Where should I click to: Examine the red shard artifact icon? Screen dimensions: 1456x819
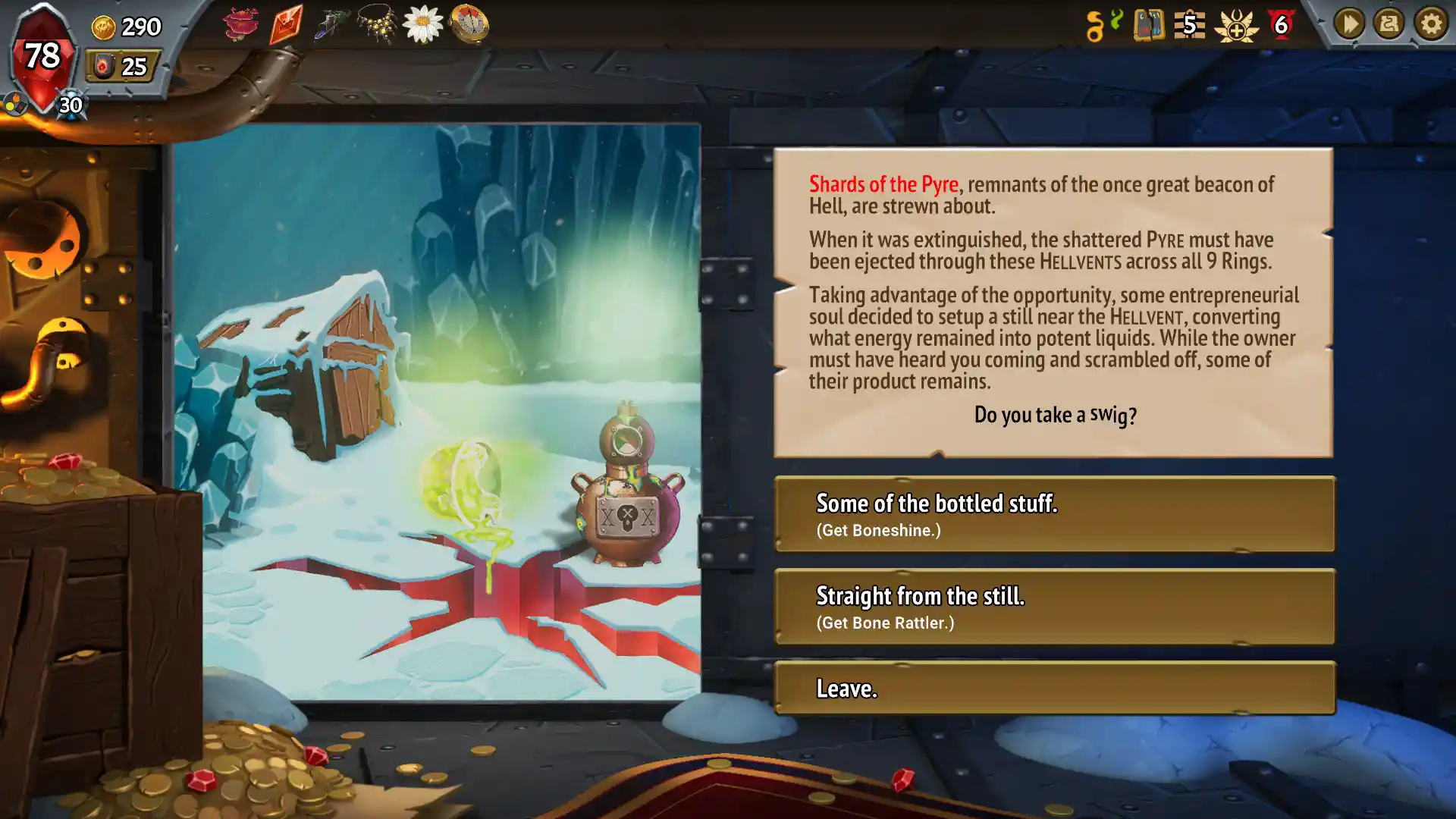click(x=287, y=23)
